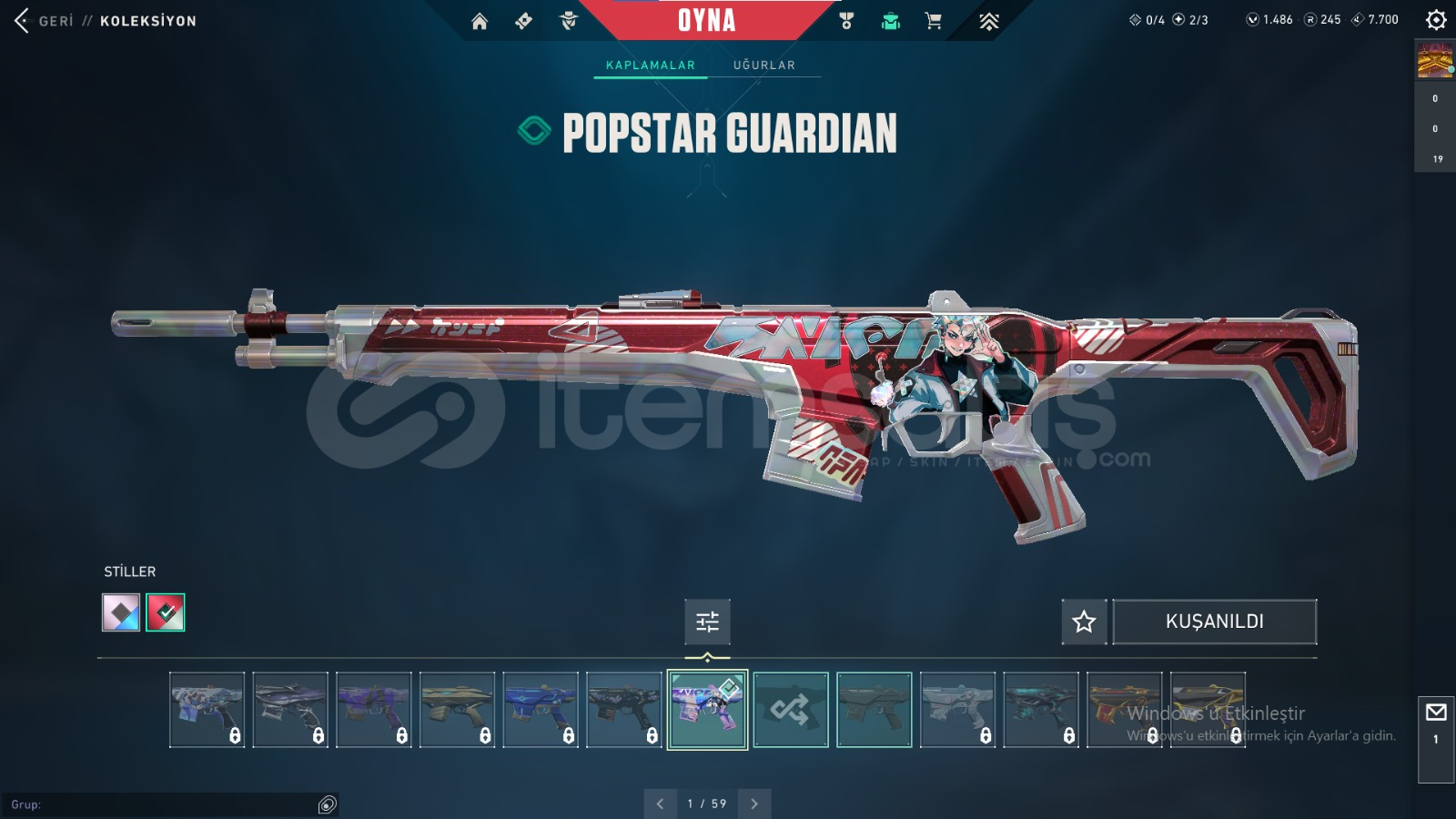1456x819 pixels.
Task: Open the home screen icon
Action: 480,21
